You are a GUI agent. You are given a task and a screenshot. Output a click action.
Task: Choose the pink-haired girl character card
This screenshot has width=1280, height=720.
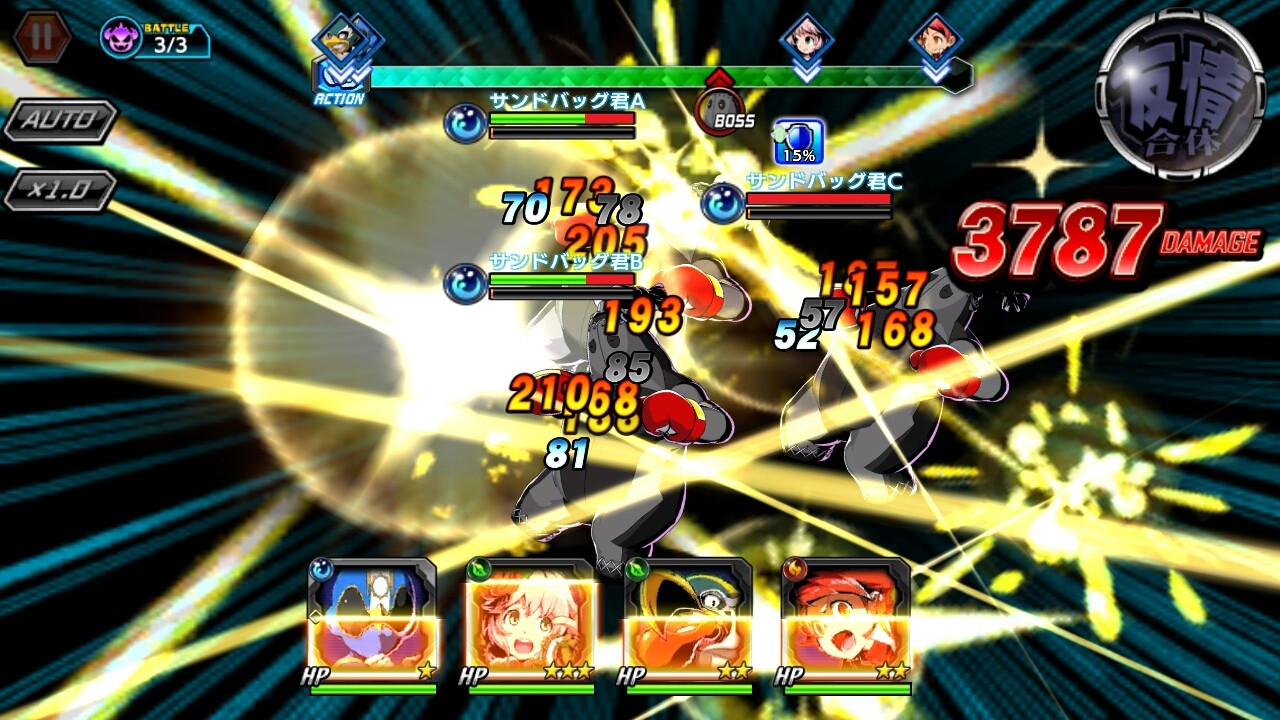530,620
